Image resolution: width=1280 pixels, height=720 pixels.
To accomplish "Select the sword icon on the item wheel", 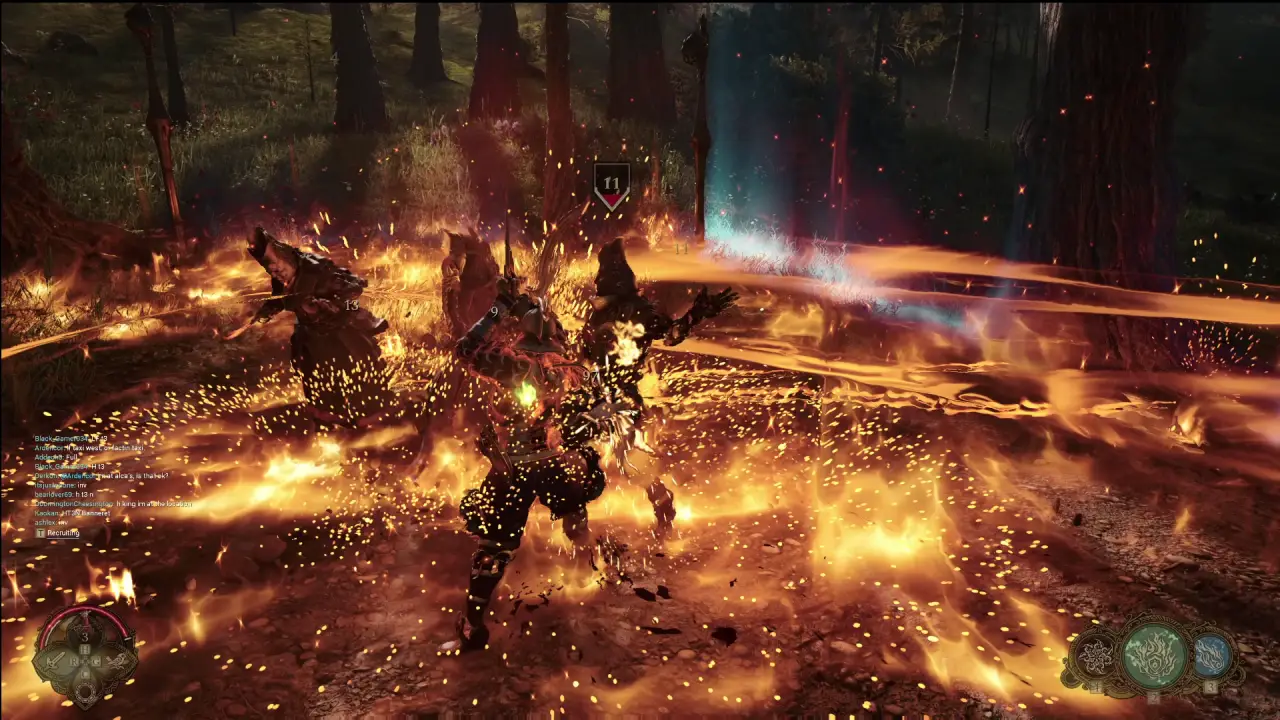I will point(57,662).
